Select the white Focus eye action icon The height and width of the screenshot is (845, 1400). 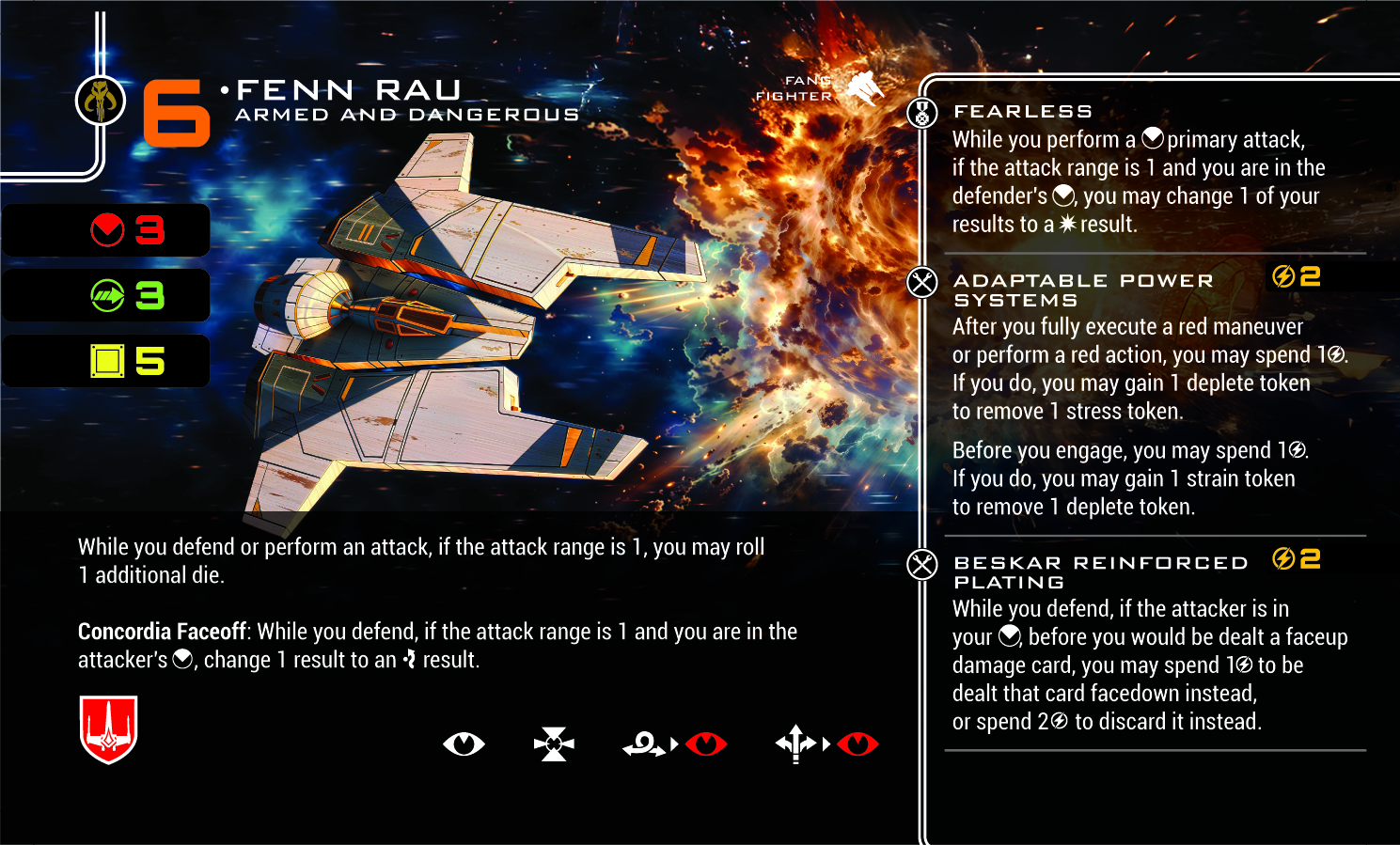click(464, 744)
